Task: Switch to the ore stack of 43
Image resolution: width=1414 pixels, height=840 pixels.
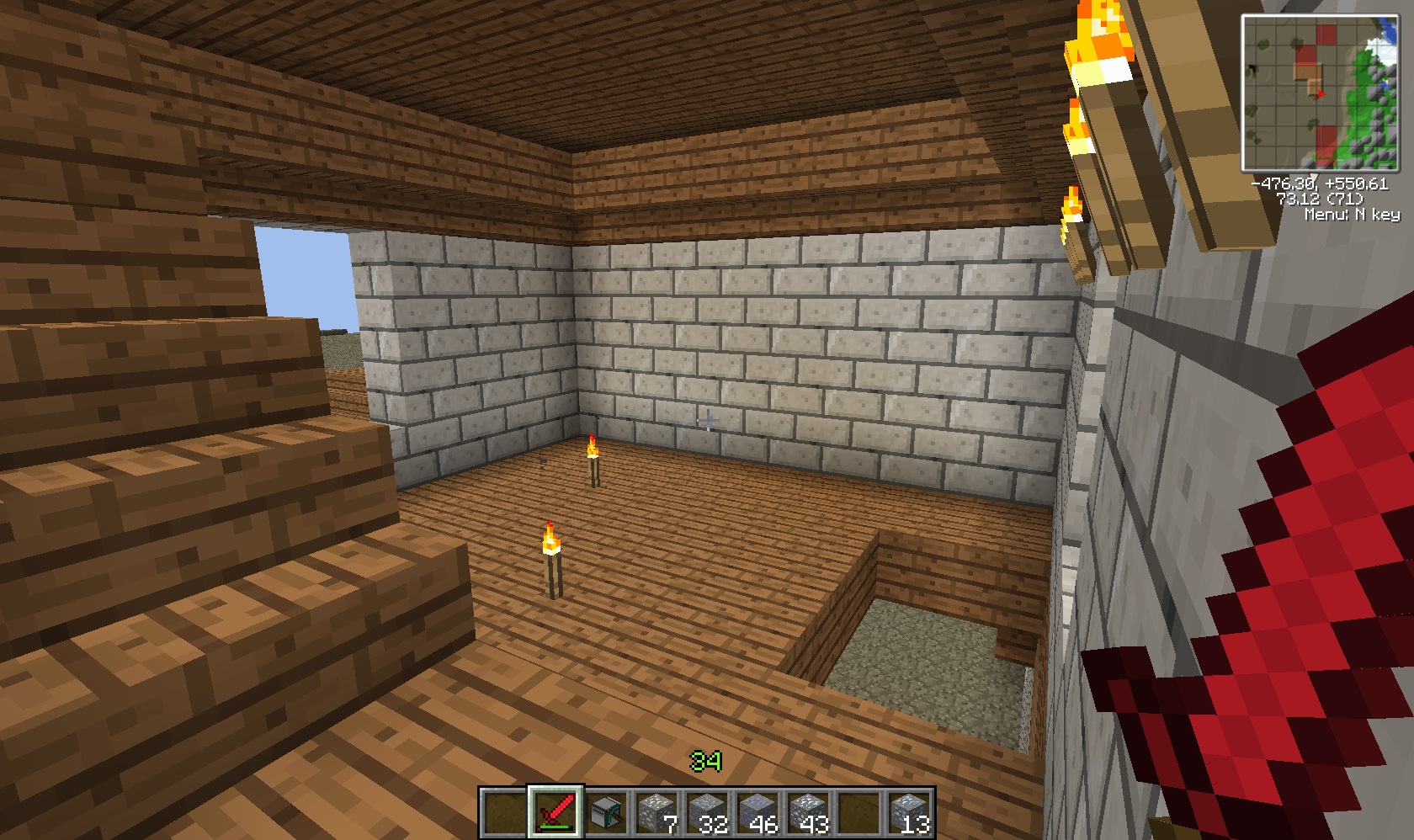Action: tap(808, 813)
